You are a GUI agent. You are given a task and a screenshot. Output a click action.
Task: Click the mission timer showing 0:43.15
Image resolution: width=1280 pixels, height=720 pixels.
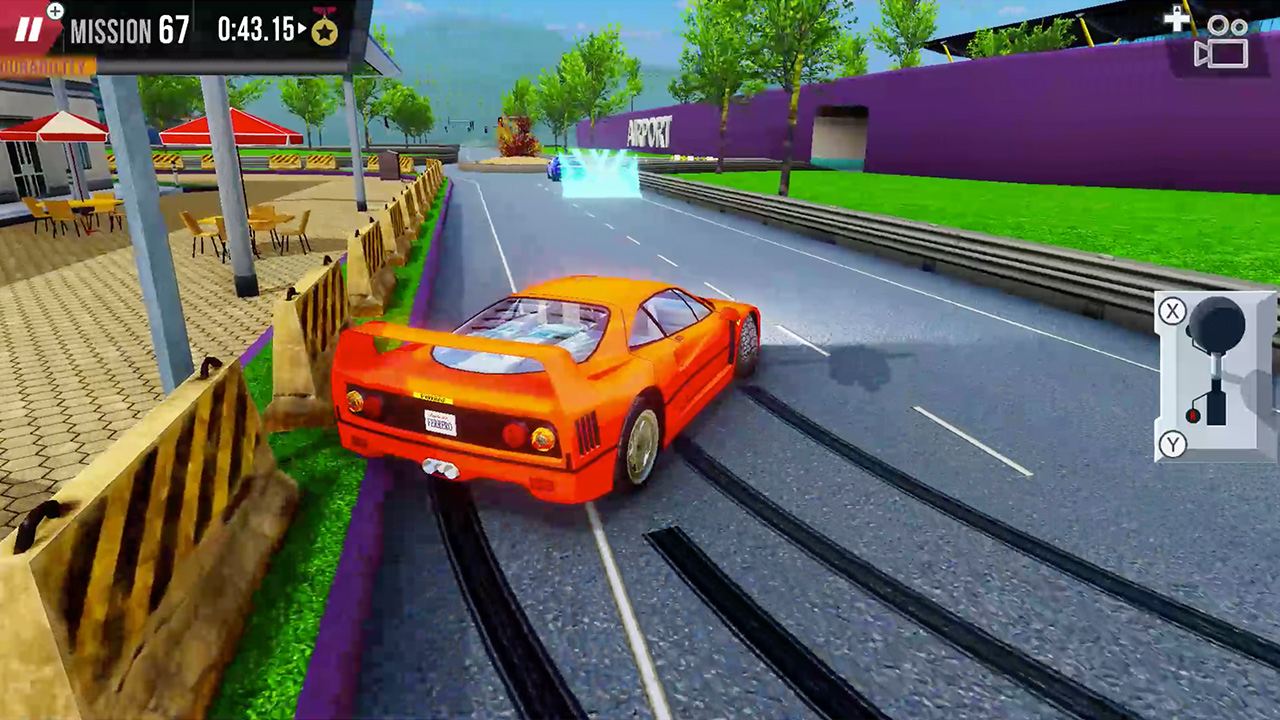254,28
